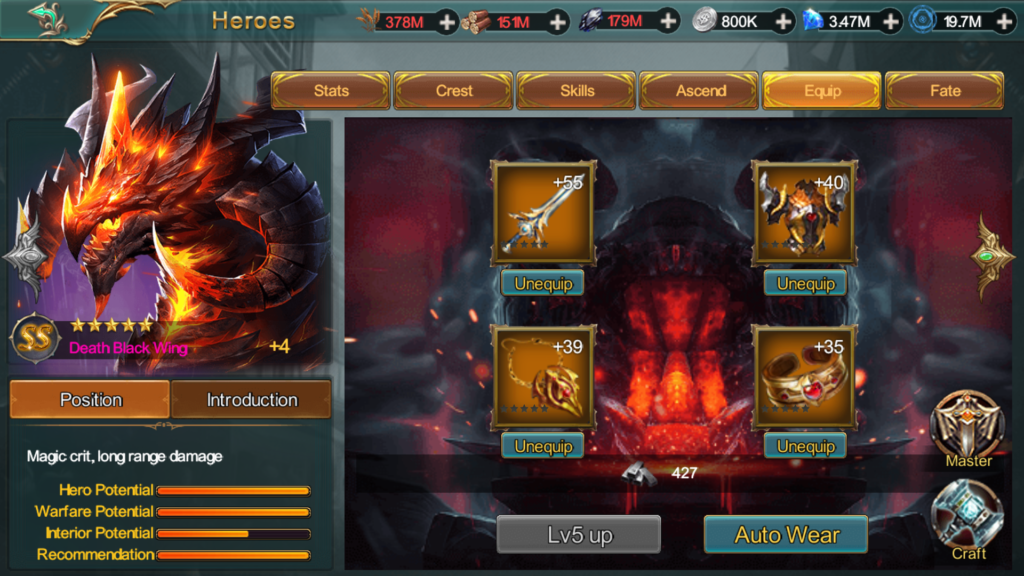
Task: View the next hero with right arrow
Action: coord(992,255)
